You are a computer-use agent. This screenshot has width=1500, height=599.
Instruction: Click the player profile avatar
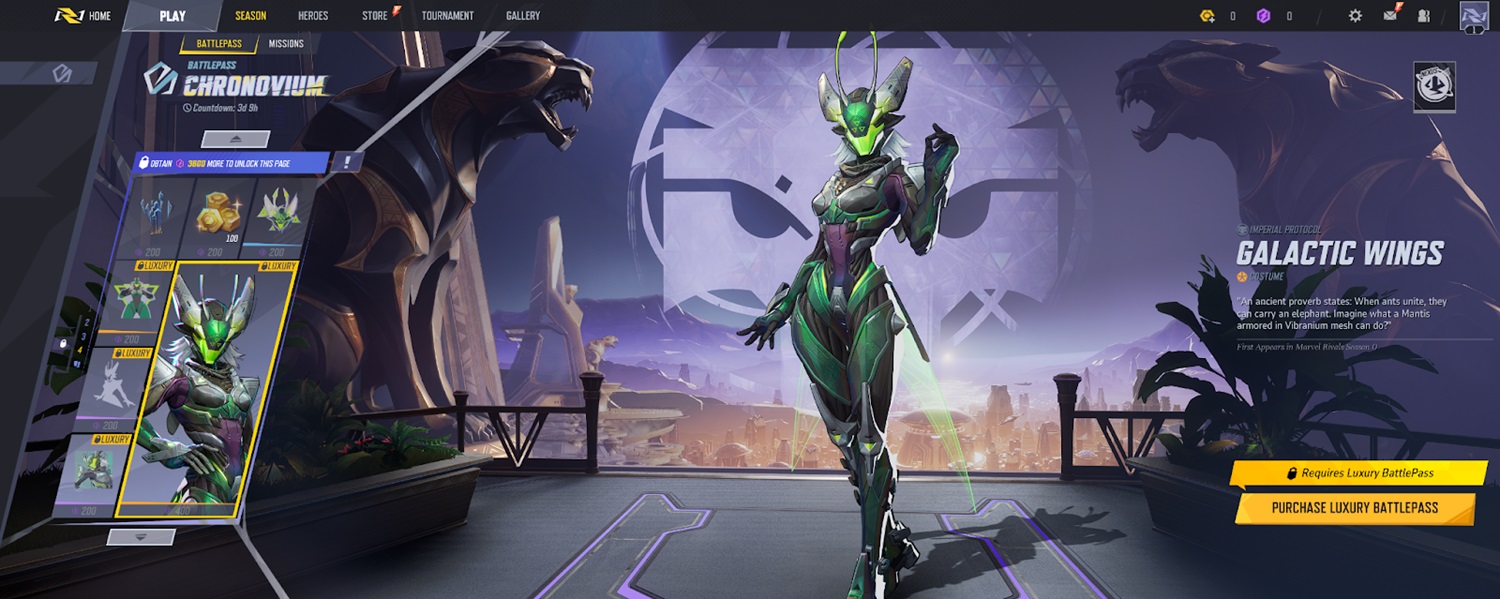coord(1474,16)
